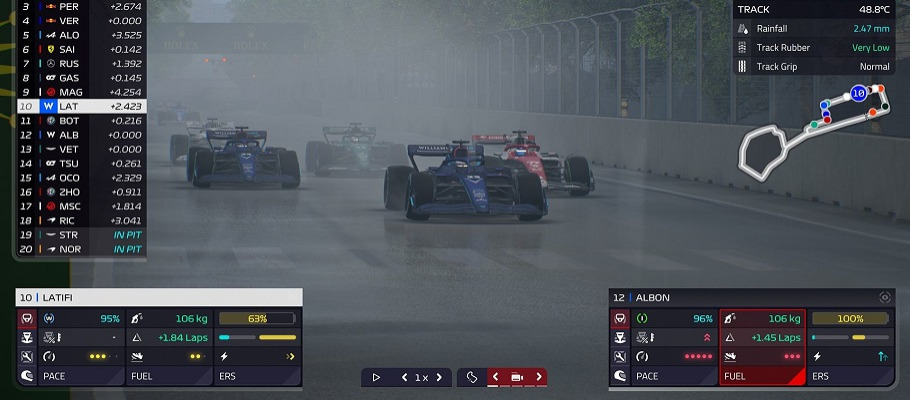Switch to the previous camera view
This screenshot has width=910, height=400.
click(495, 377)
